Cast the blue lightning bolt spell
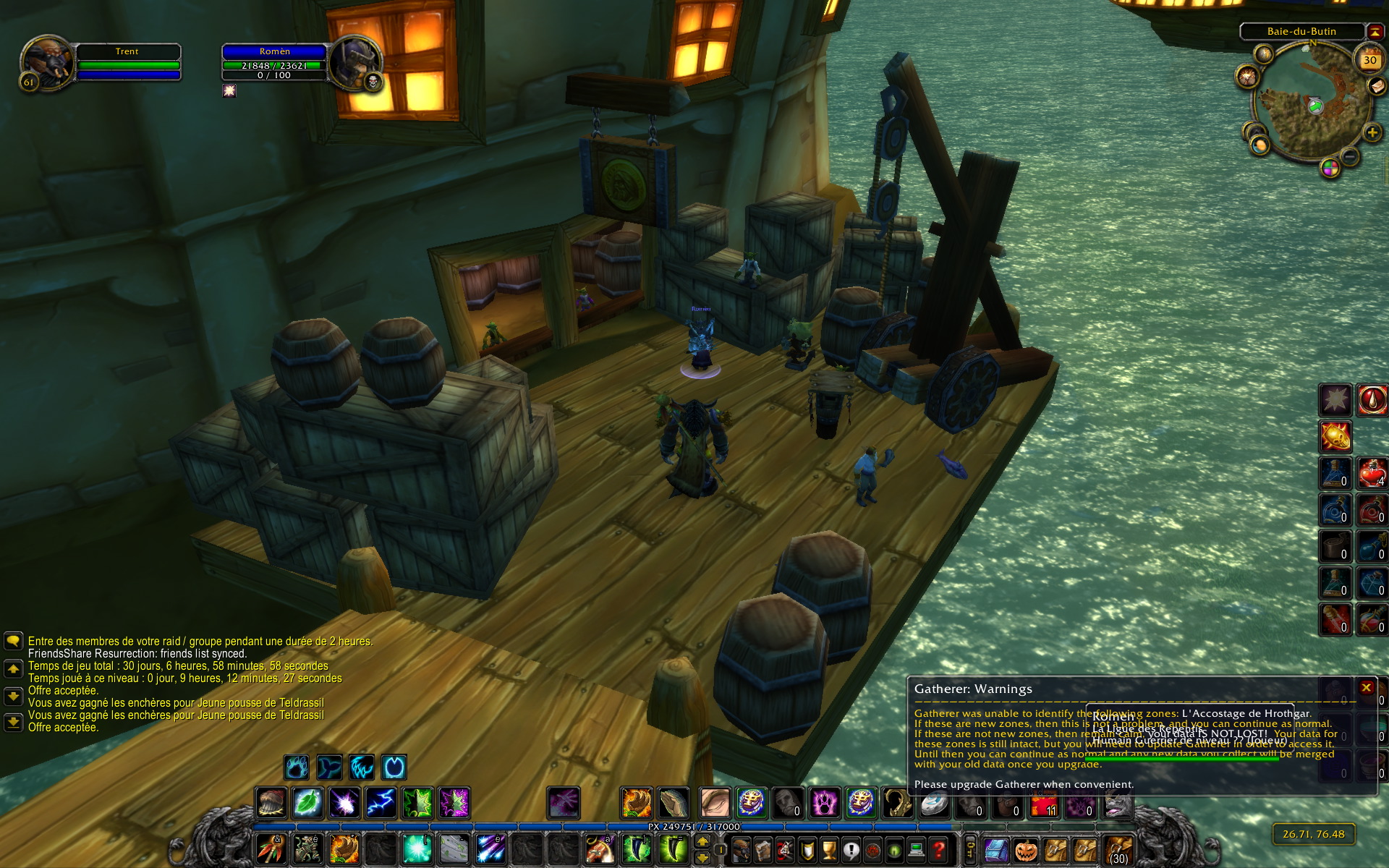Image resolution: width=1389 pixels, height=868 pixels. tap(381, 803)
